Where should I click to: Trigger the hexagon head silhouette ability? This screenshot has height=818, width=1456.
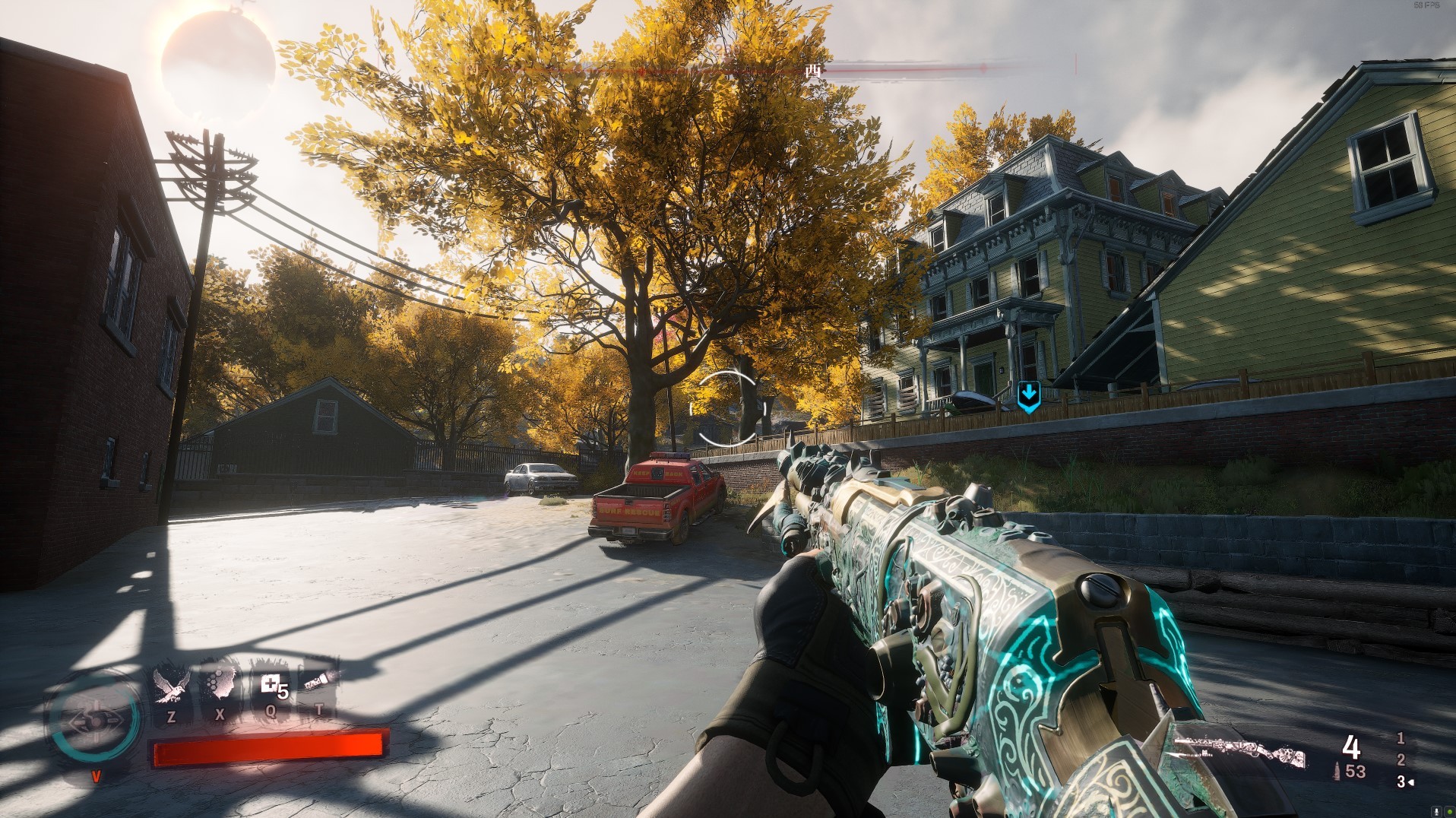pyautogui.click(x=220, y=683)
